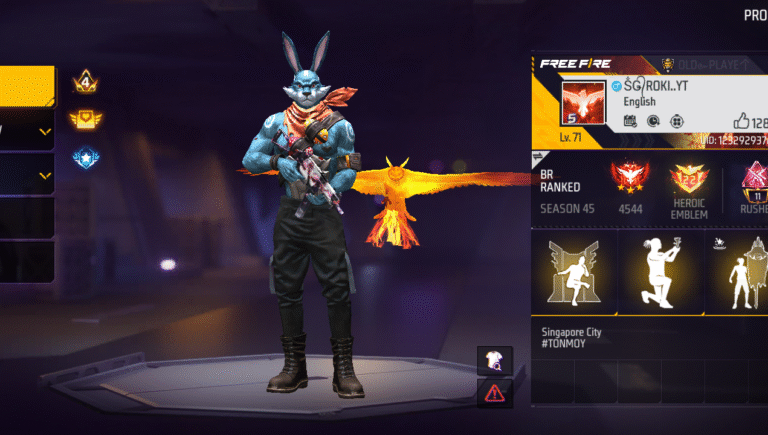The width and height of the screenshot is (768, 435).
Task: Select the highlighted yellow tab on the left
Action: (27, 86)
